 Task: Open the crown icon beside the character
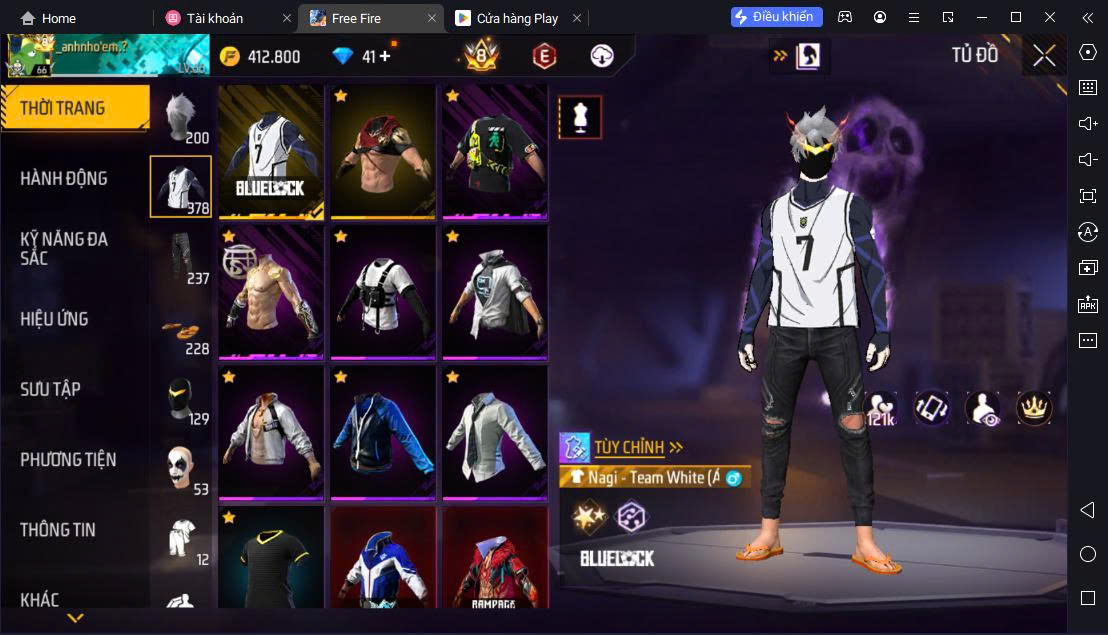(1034, 407)
